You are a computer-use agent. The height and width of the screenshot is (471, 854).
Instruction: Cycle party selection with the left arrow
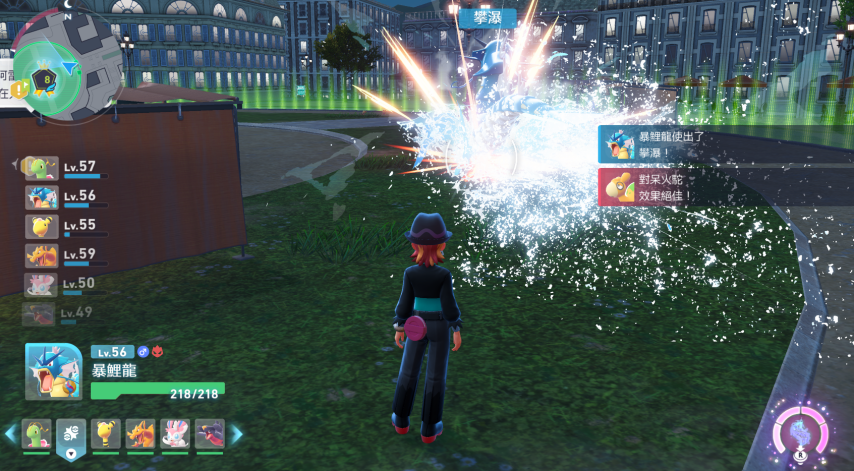pos(10,434)
